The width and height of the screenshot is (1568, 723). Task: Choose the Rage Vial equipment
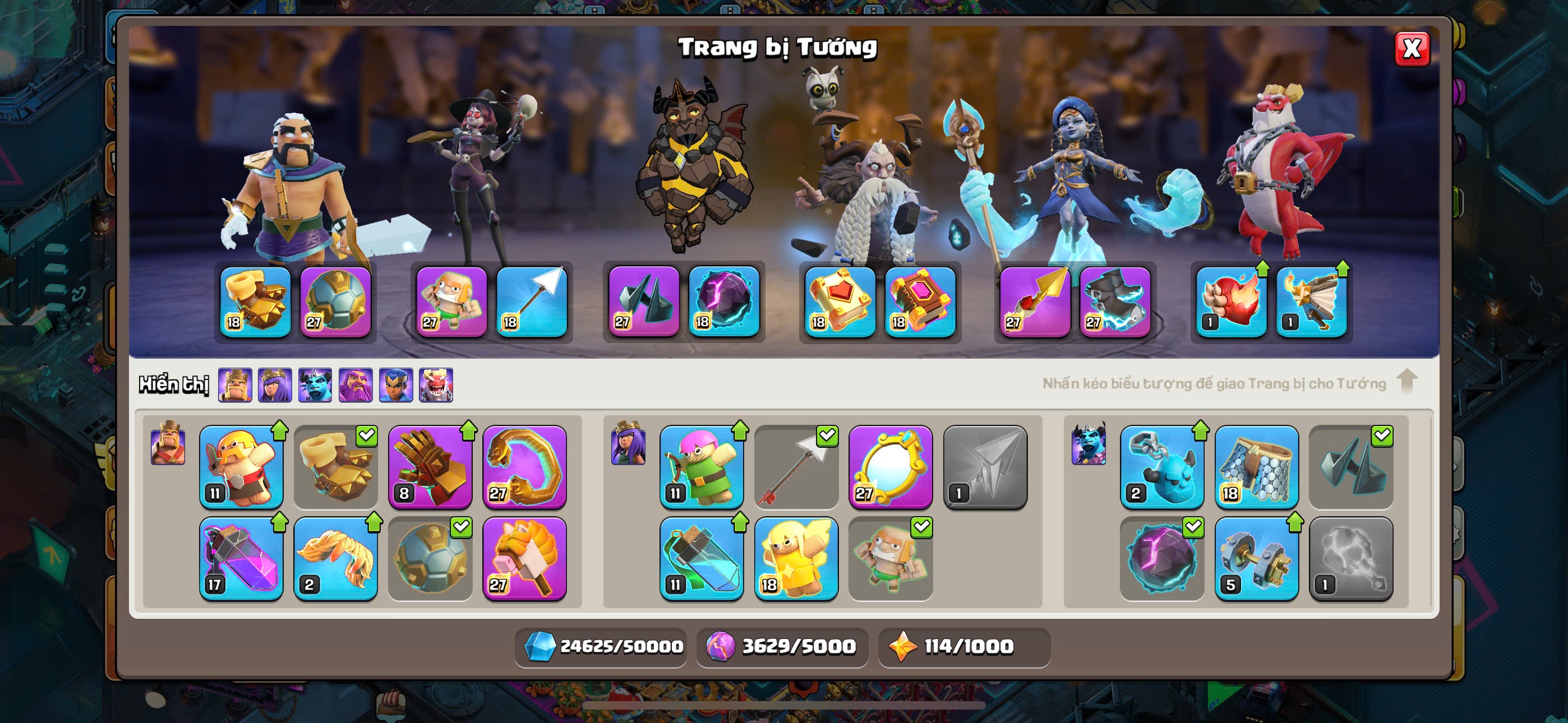(241, 558)
